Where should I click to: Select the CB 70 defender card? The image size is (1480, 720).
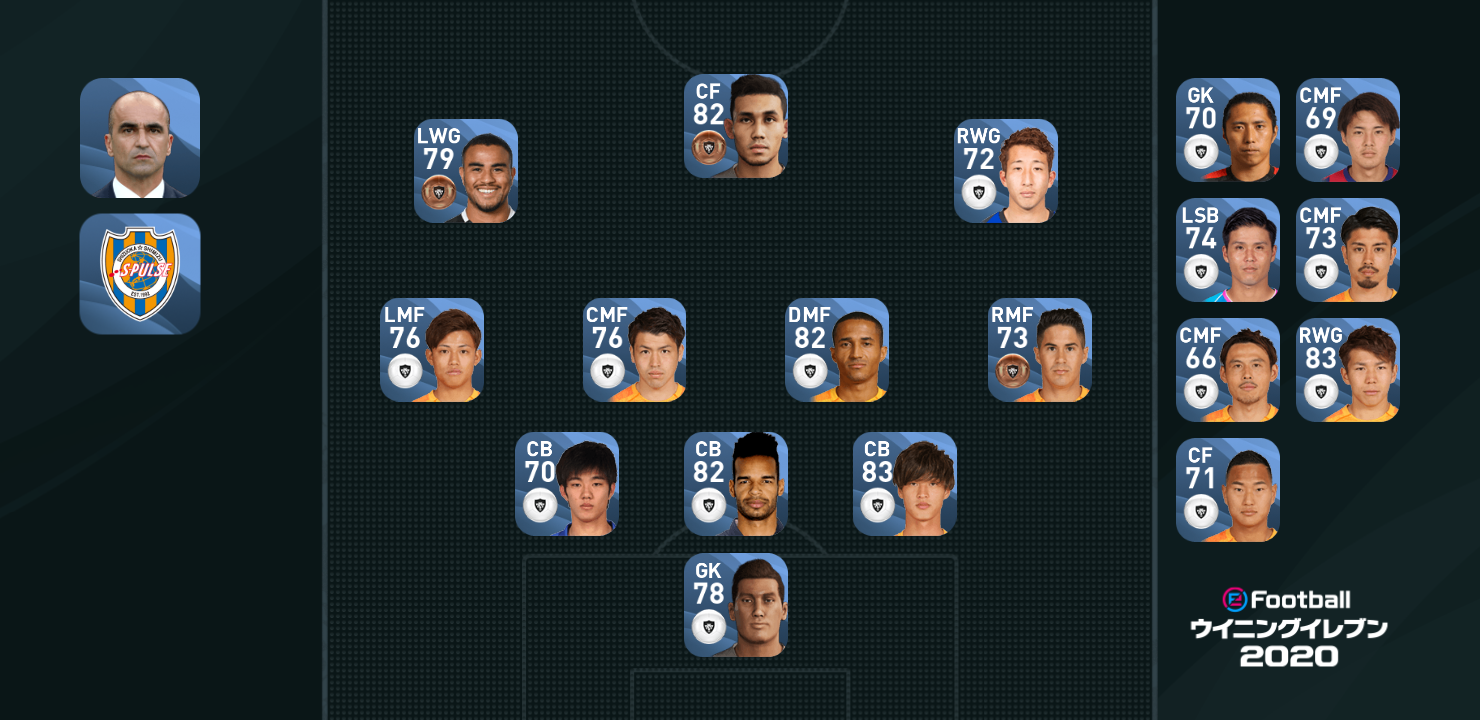pyautogui.click(x=566, y=484)
